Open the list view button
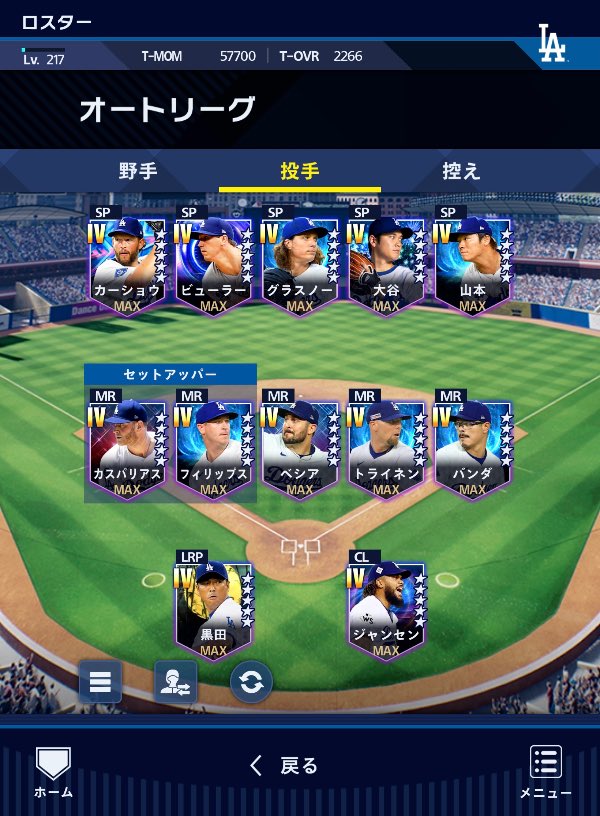 coord(100,682)
